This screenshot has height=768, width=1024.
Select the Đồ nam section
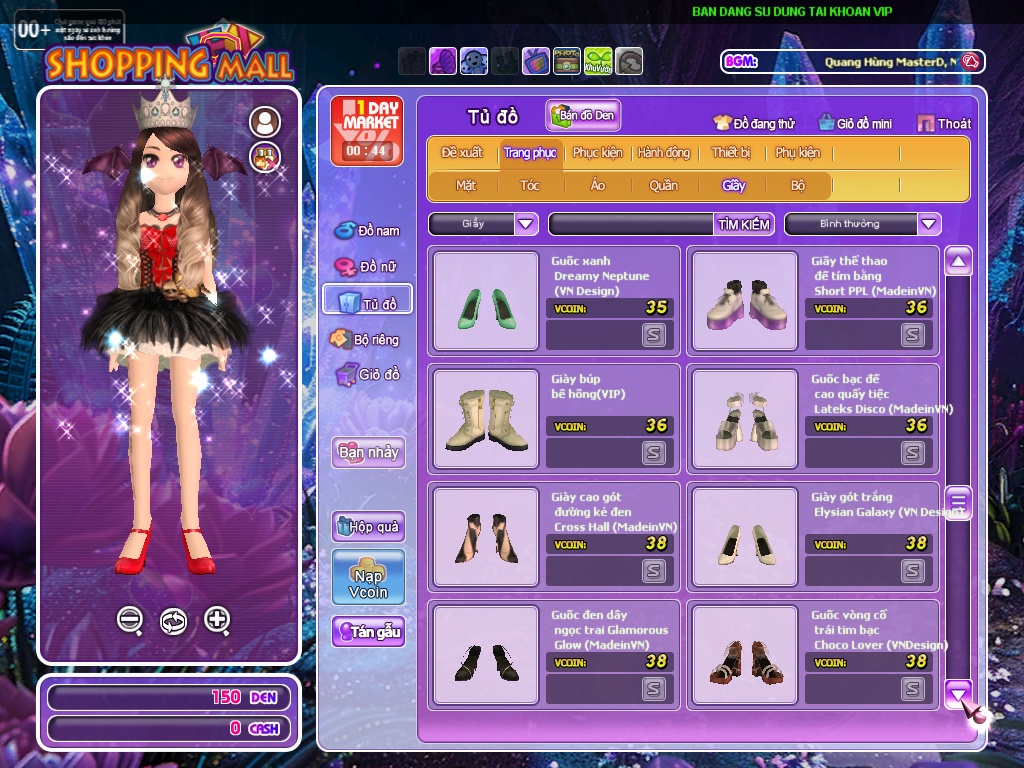(x=367, y=230)
